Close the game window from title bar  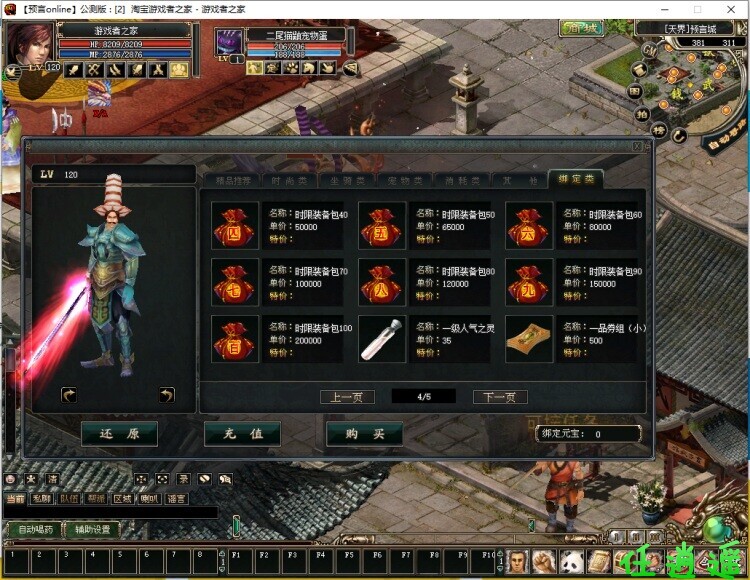tap(733, 8)
